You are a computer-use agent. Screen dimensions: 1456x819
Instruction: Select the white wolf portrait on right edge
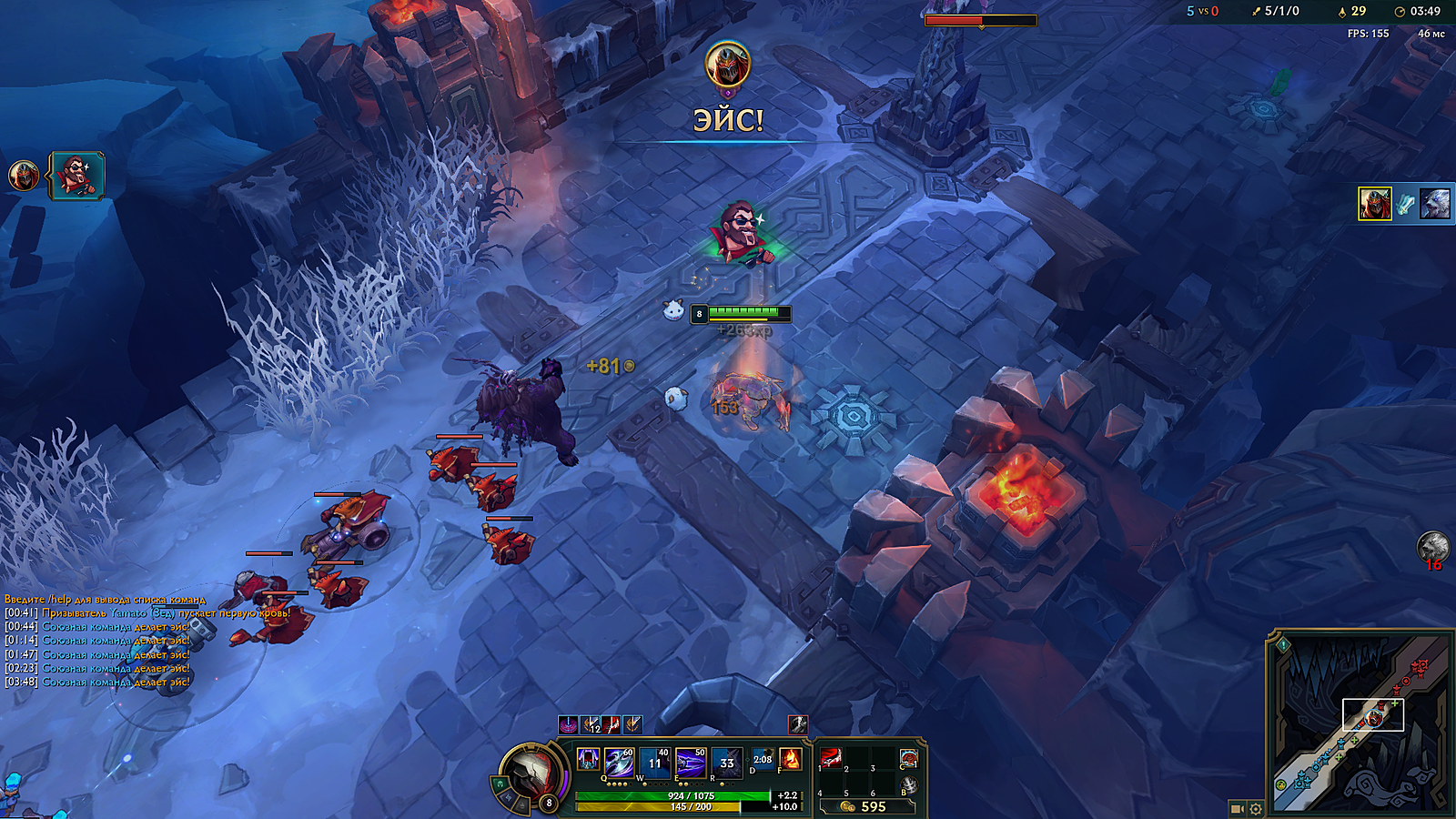pos(1434,204)
